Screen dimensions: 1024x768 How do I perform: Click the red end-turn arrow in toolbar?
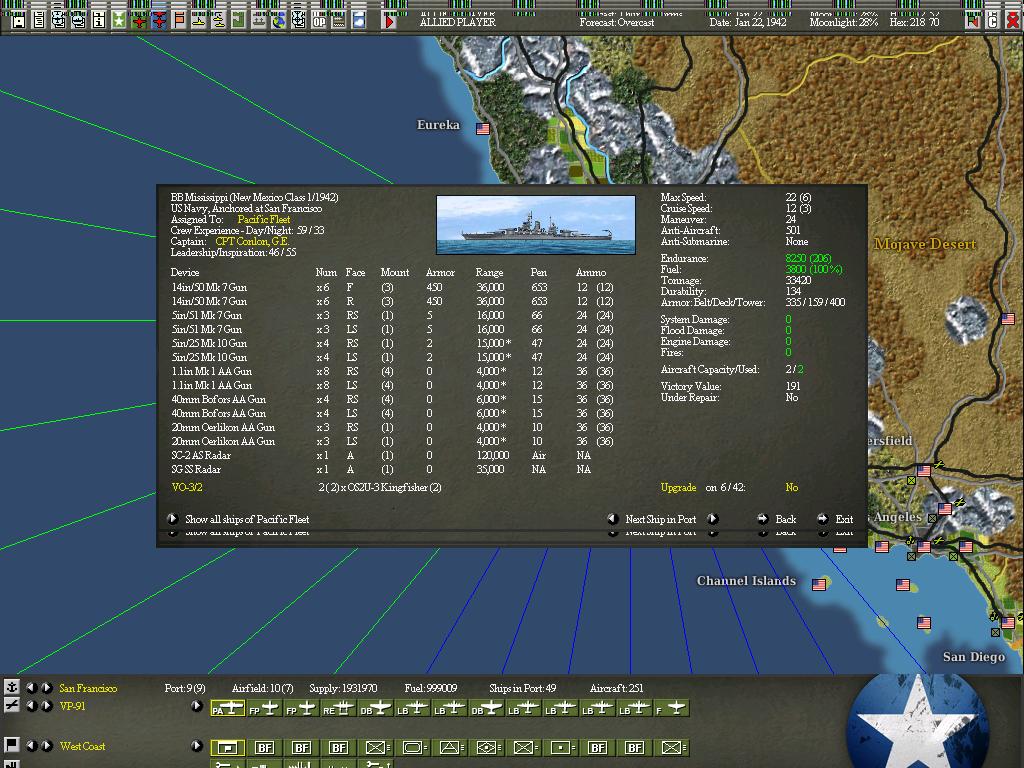click(x=390, y=19)
